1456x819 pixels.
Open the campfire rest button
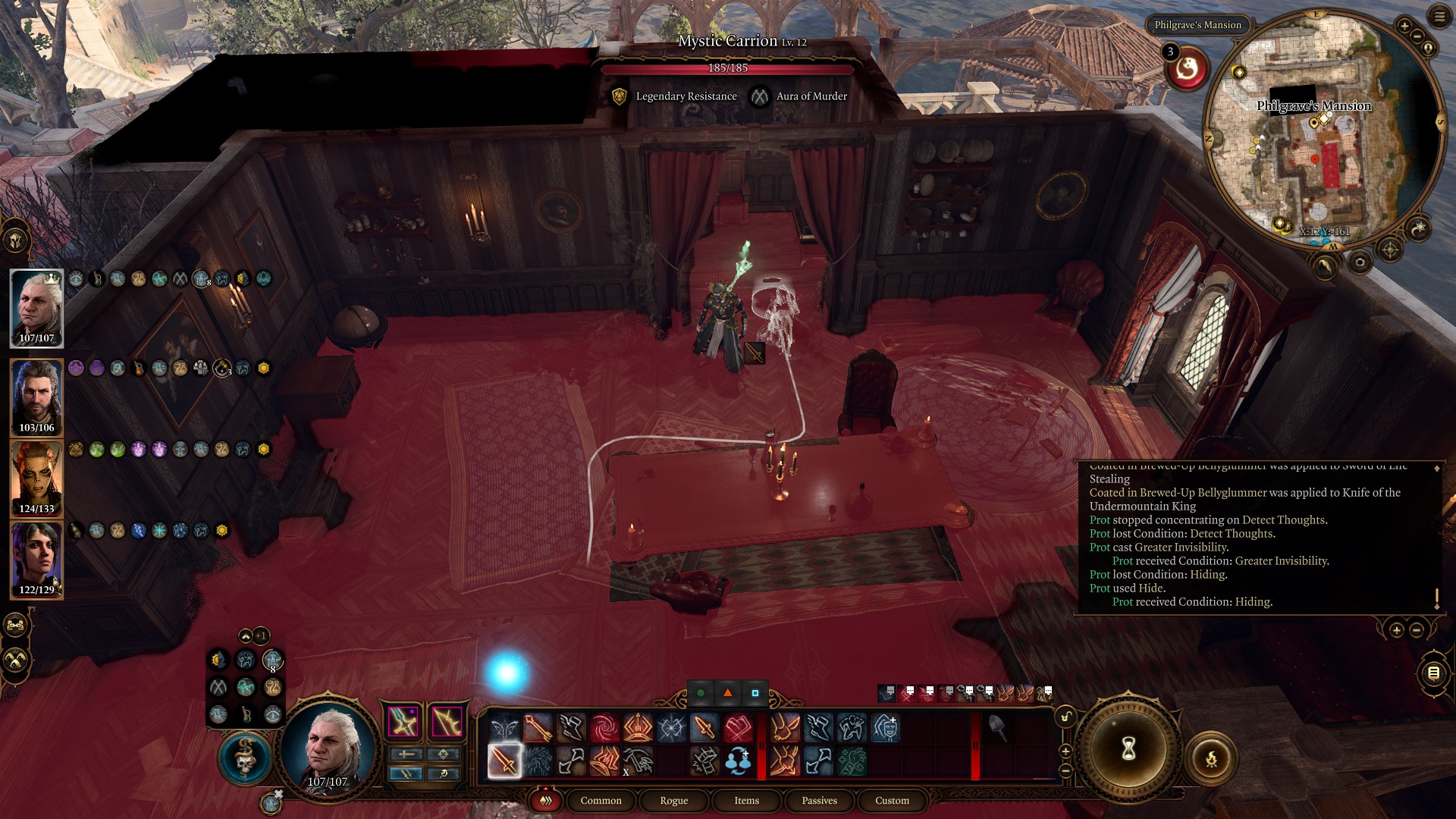[x=1211, y=758]
